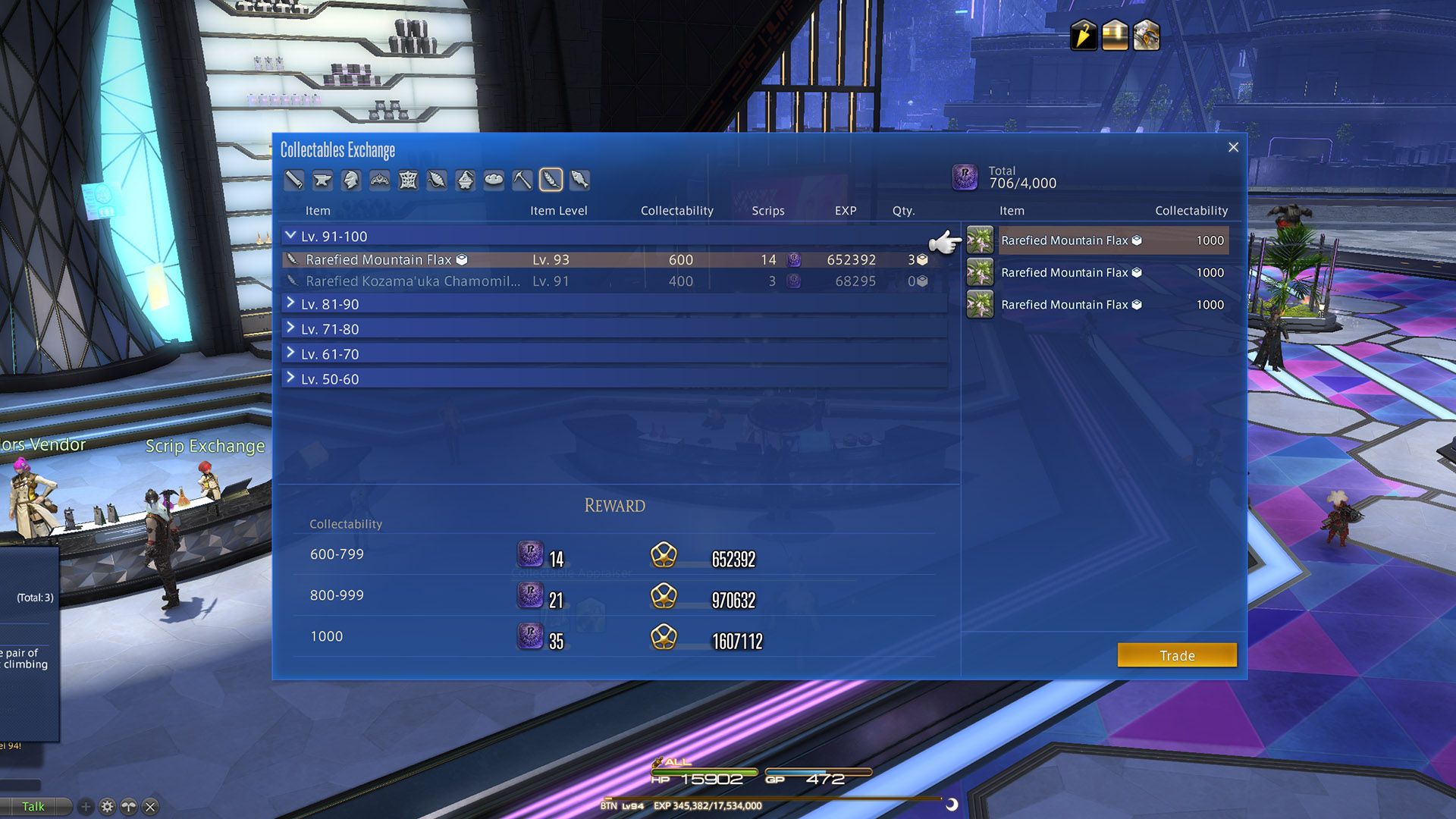1456x819 pixels.
Task: Select the Carpenter saw class icon
Action: [293, 180]
